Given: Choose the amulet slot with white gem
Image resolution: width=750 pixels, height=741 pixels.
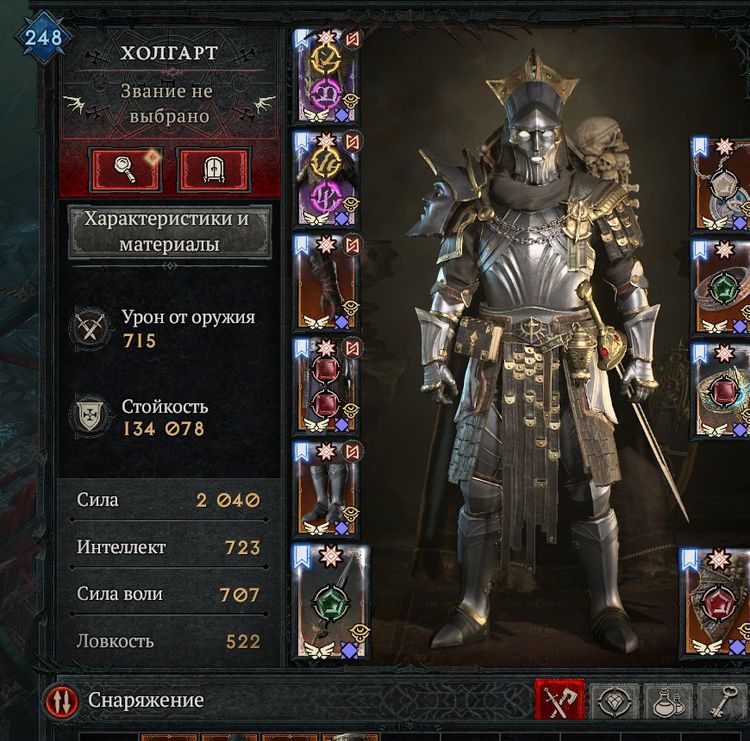Looking at the screenshot, I should pyautogui.click(x=722, y=187).
